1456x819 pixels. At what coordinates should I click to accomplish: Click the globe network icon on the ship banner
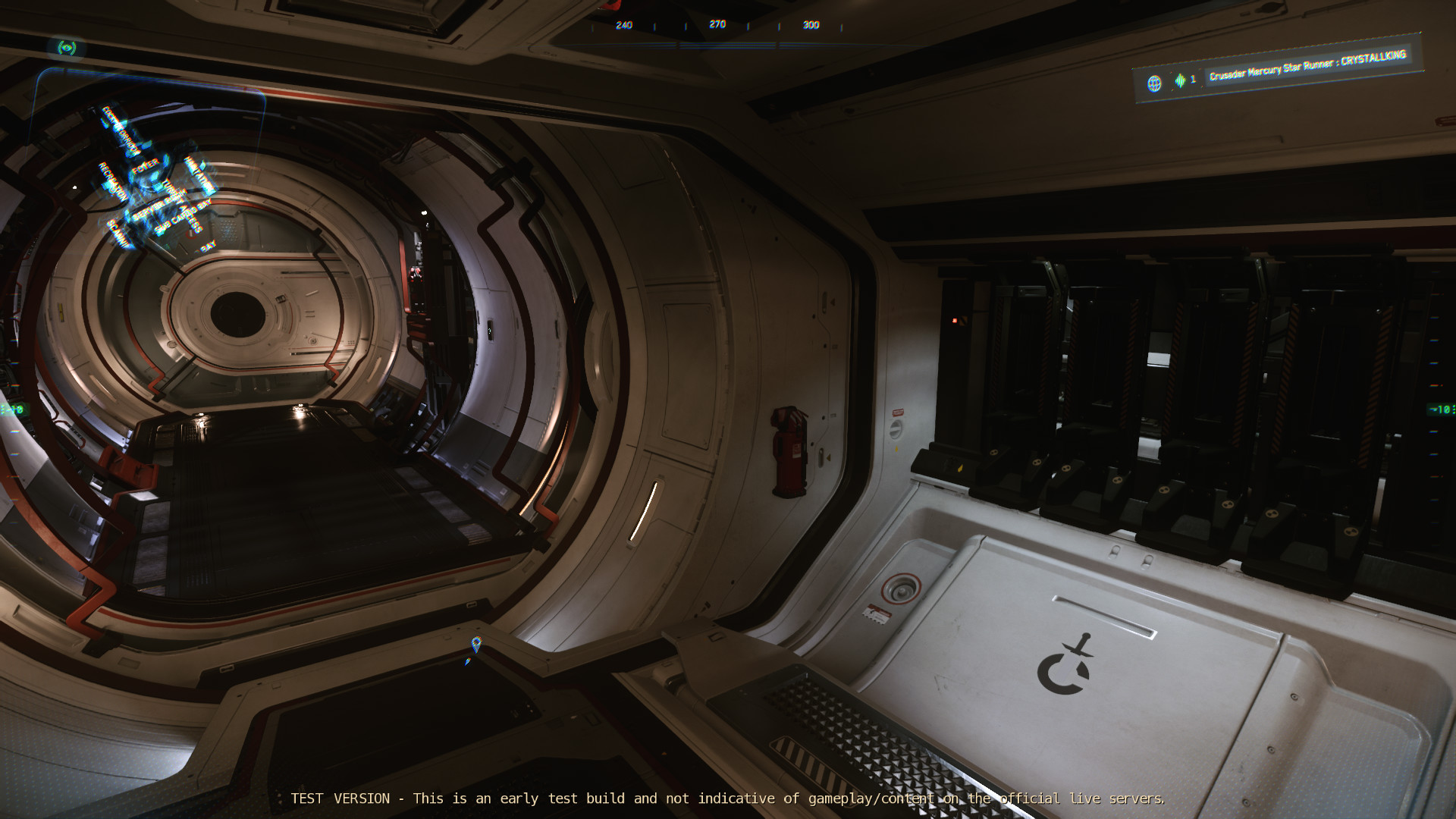coord(1154,82)
